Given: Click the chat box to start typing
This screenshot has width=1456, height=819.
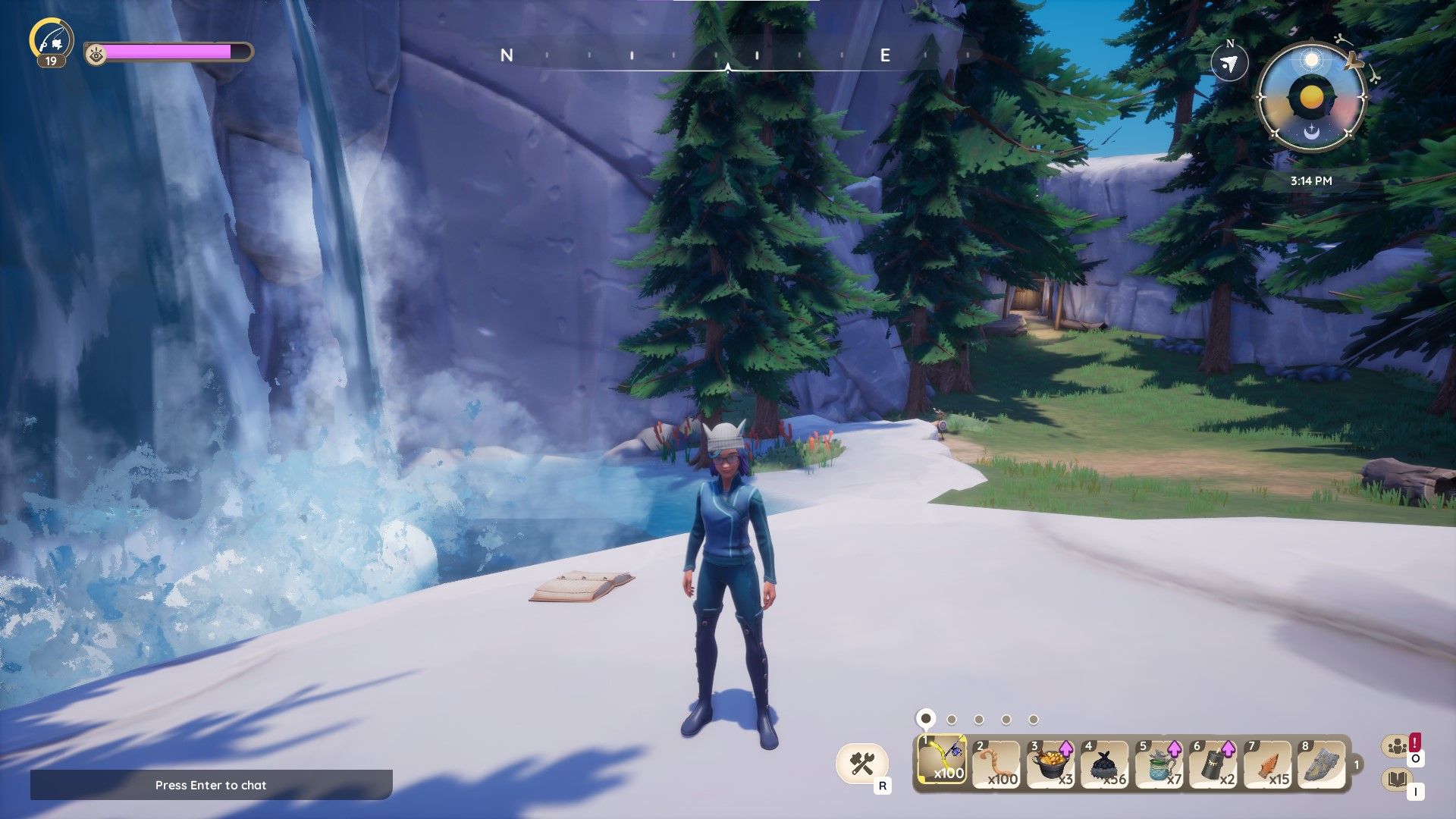Looking at the screenshot, I should (x=211, y=785).
